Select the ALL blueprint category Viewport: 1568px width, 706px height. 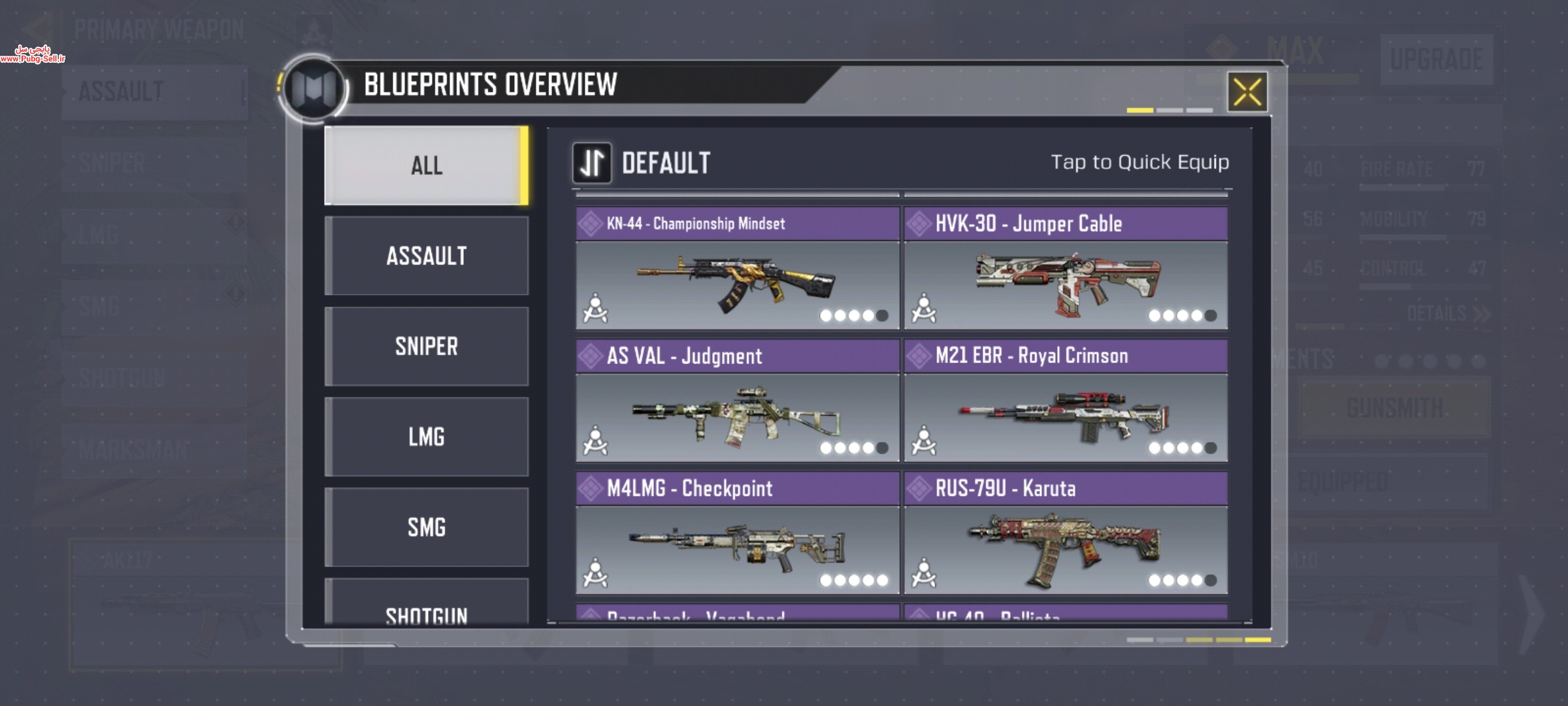point(426,165)
